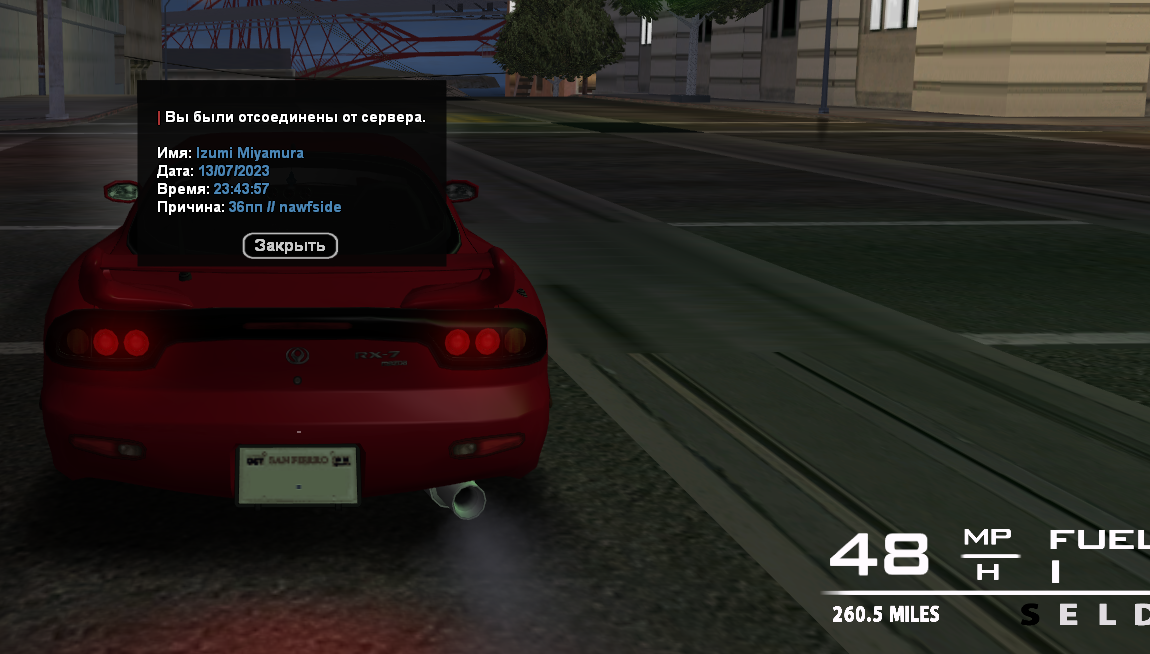
Task: Close the server disconnect dialog with Закрыть
Action: tap(290, 245)
